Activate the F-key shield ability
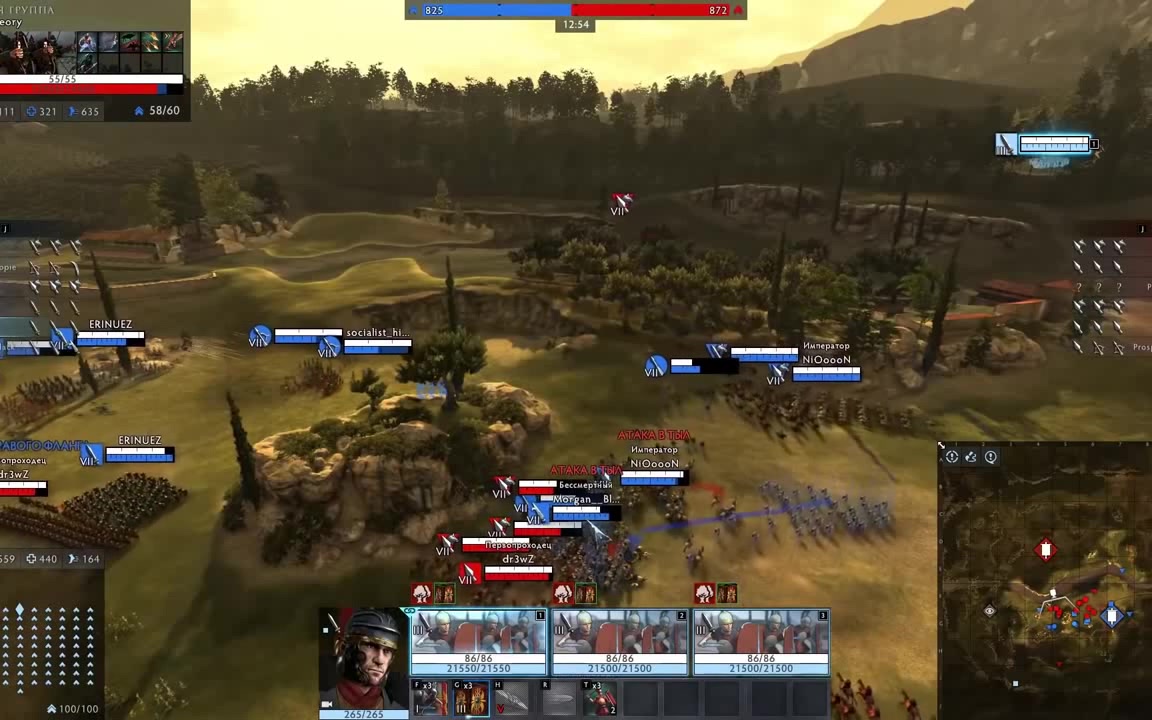This screenshot has width=1152, height=720. point(430,698)
